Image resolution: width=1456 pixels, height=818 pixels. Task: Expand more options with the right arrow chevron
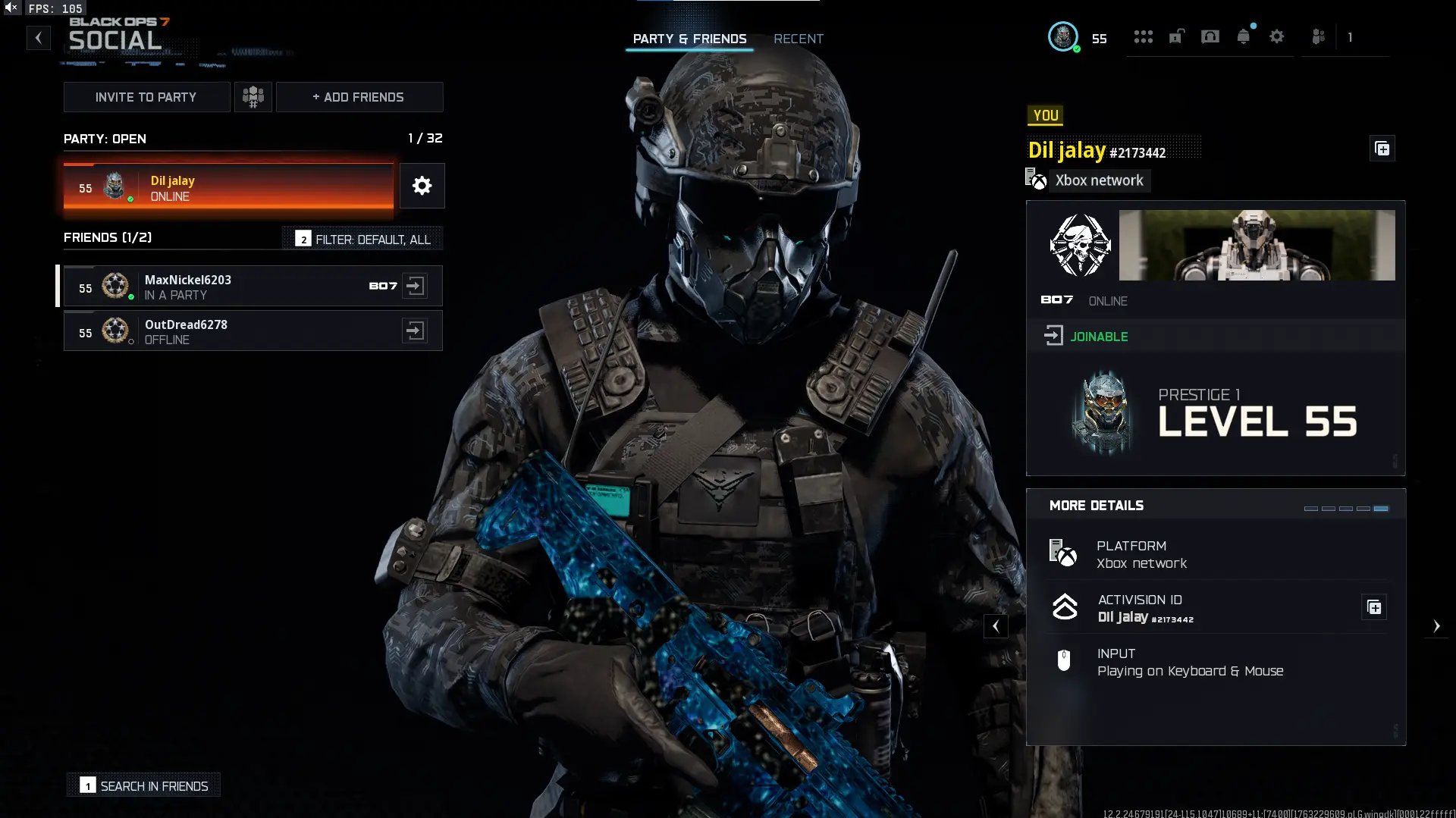tap(1437, 625)
